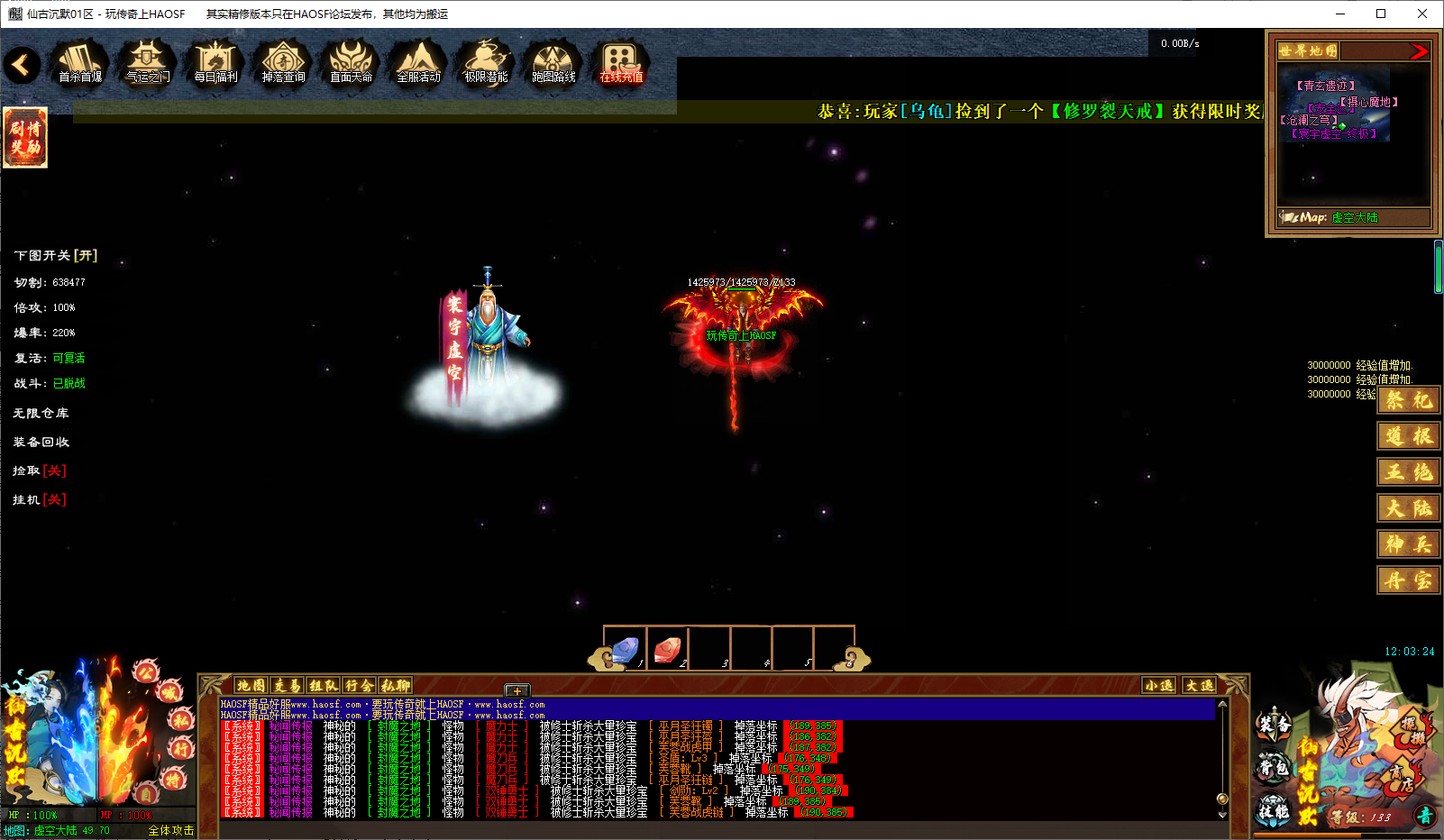Open the 祭祀 side button
The image size is (1444, 840).
tap(1408, 400)
